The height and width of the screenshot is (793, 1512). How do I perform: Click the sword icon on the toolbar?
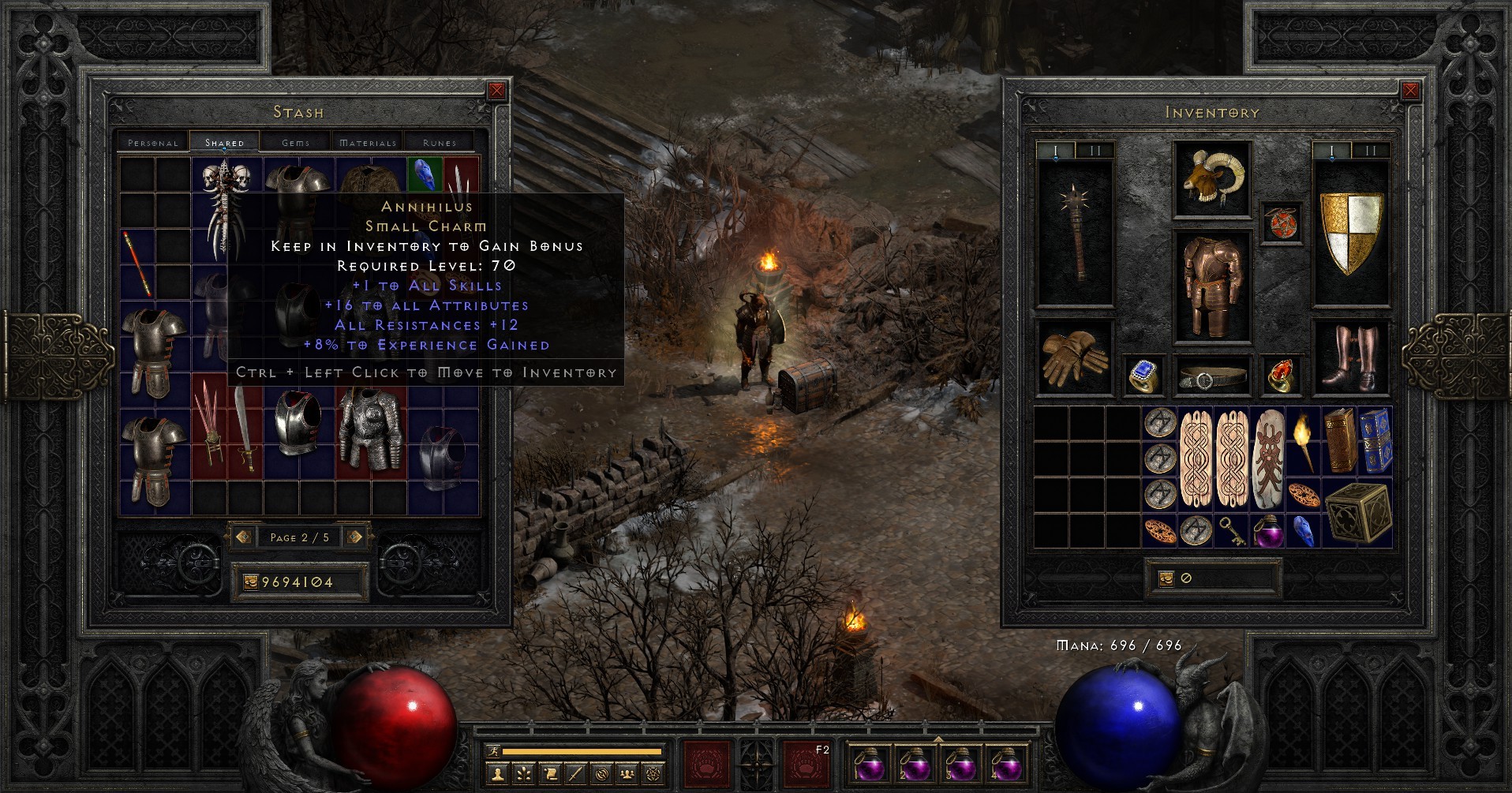(575, 774)
